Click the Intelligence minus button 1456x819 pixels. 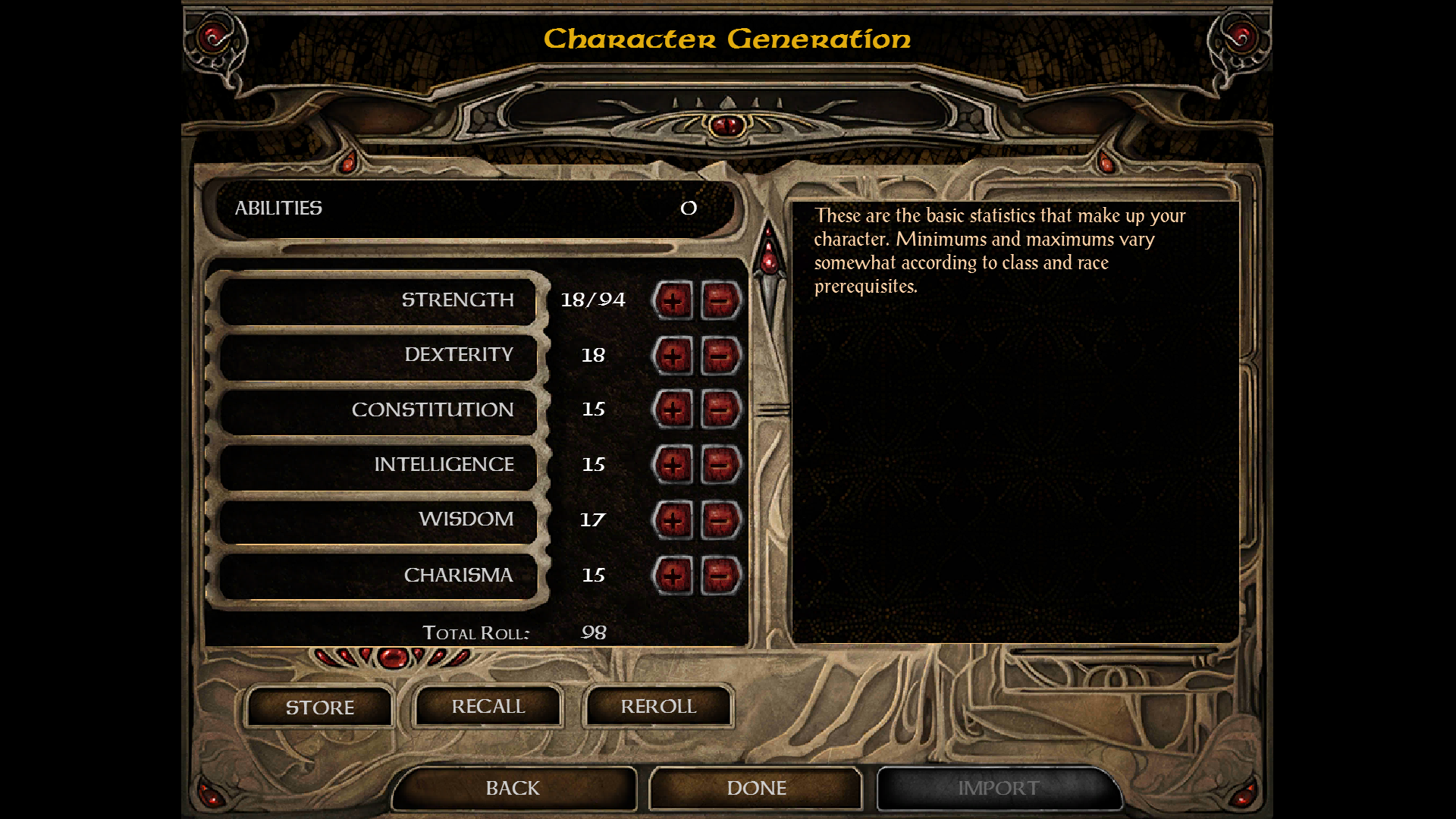(720, 465)
